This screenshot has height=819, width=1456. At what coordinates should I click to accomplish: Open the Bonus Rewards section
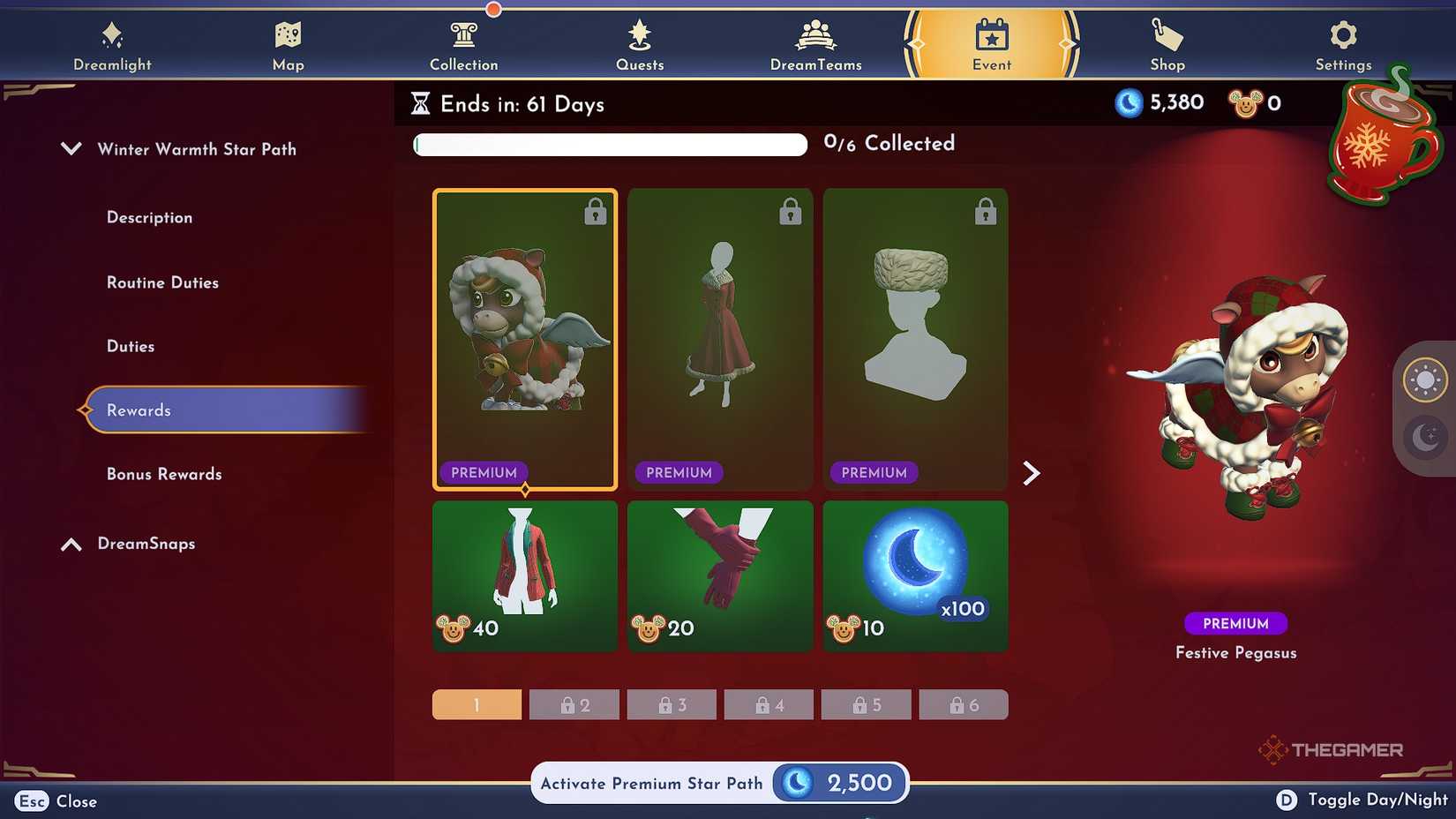point(163,474)
